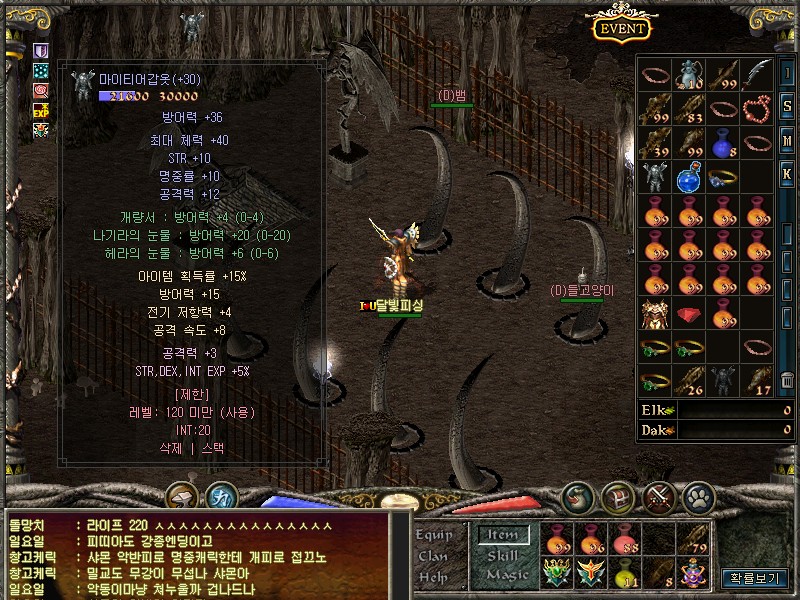Open the Clan menu
The height and width of the screenshot is (600, 800).
coord(433,556)
